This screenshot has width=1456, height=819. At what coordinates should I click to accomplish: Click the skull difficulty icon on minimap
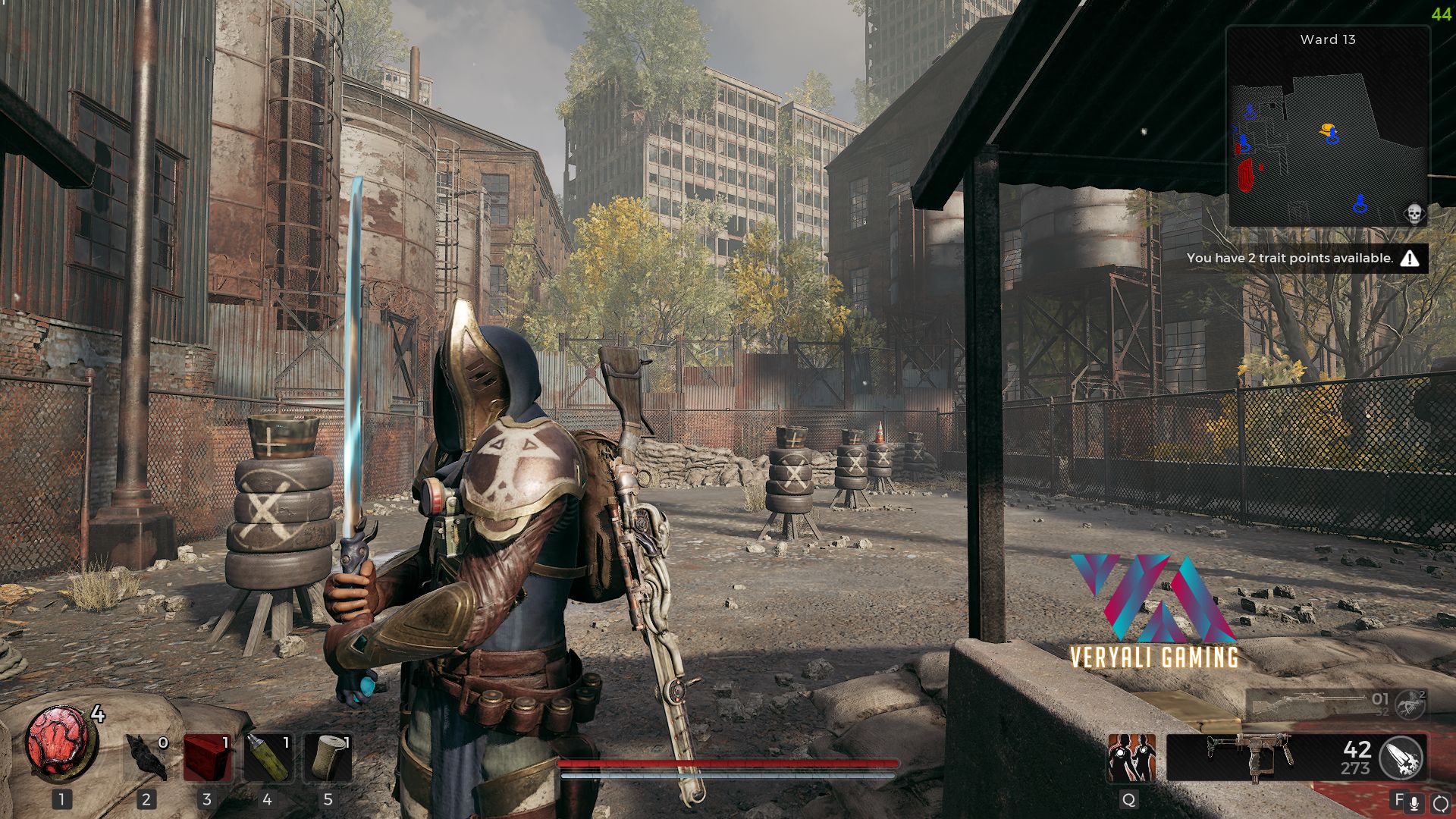[x=1414, y=213]
